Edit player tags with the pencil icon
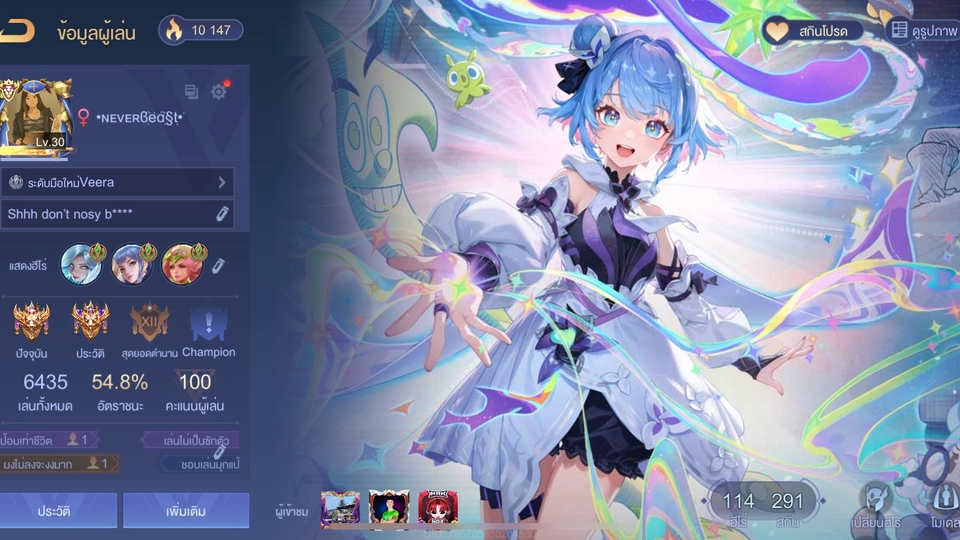Screen dimensions: 960x540 (219, 453)
